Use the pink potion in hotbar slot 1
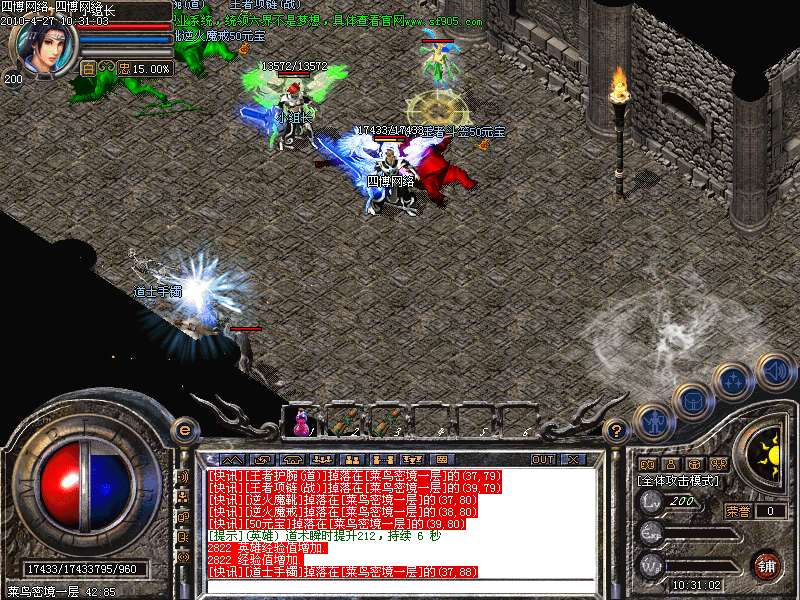 tap(301, 421)
